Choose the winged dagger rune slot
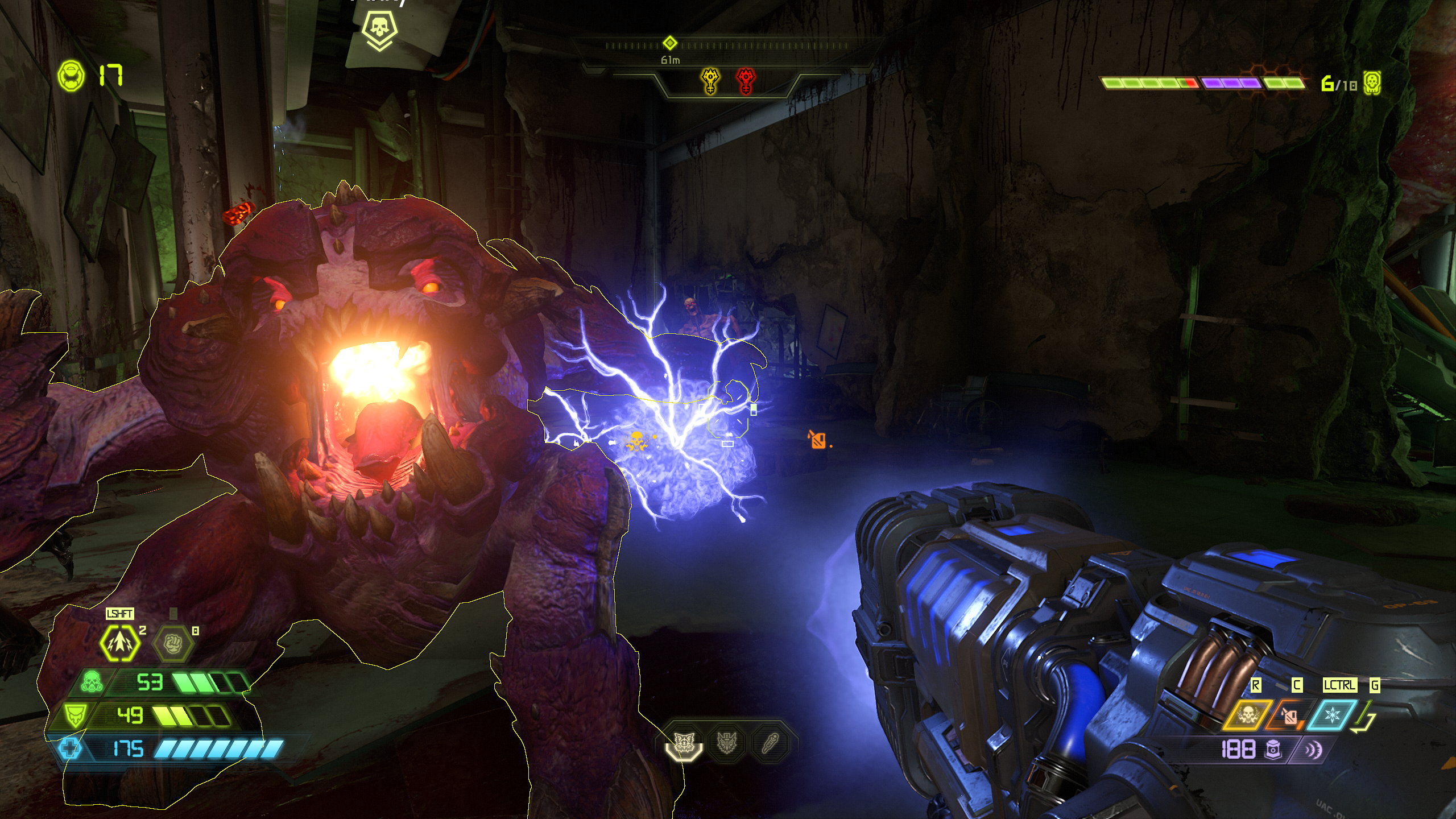Screen dimensions: 1456x819 pos(727,742)
